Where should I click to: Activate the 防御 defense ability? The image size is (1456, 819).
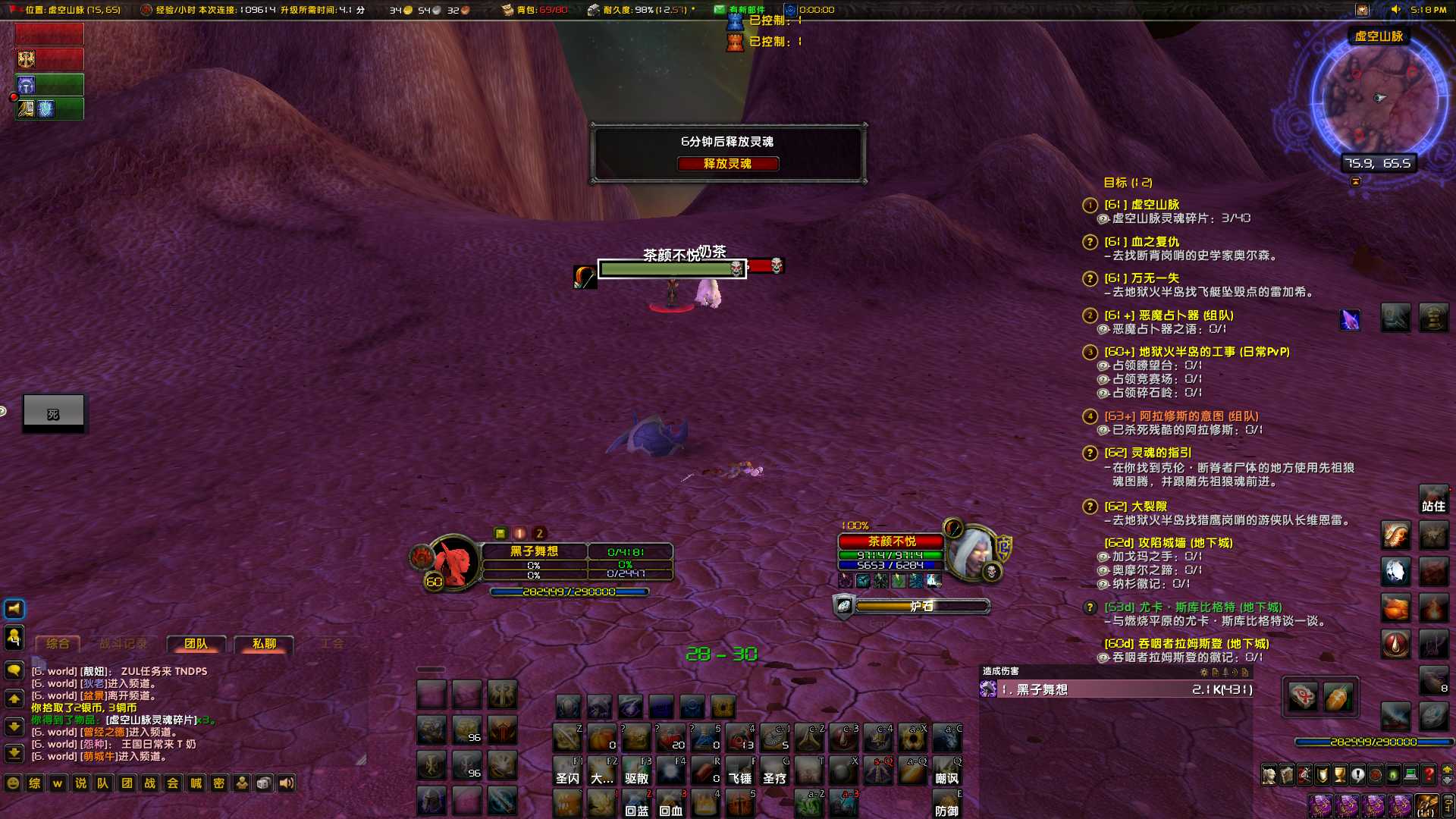(x=947, y=803)
